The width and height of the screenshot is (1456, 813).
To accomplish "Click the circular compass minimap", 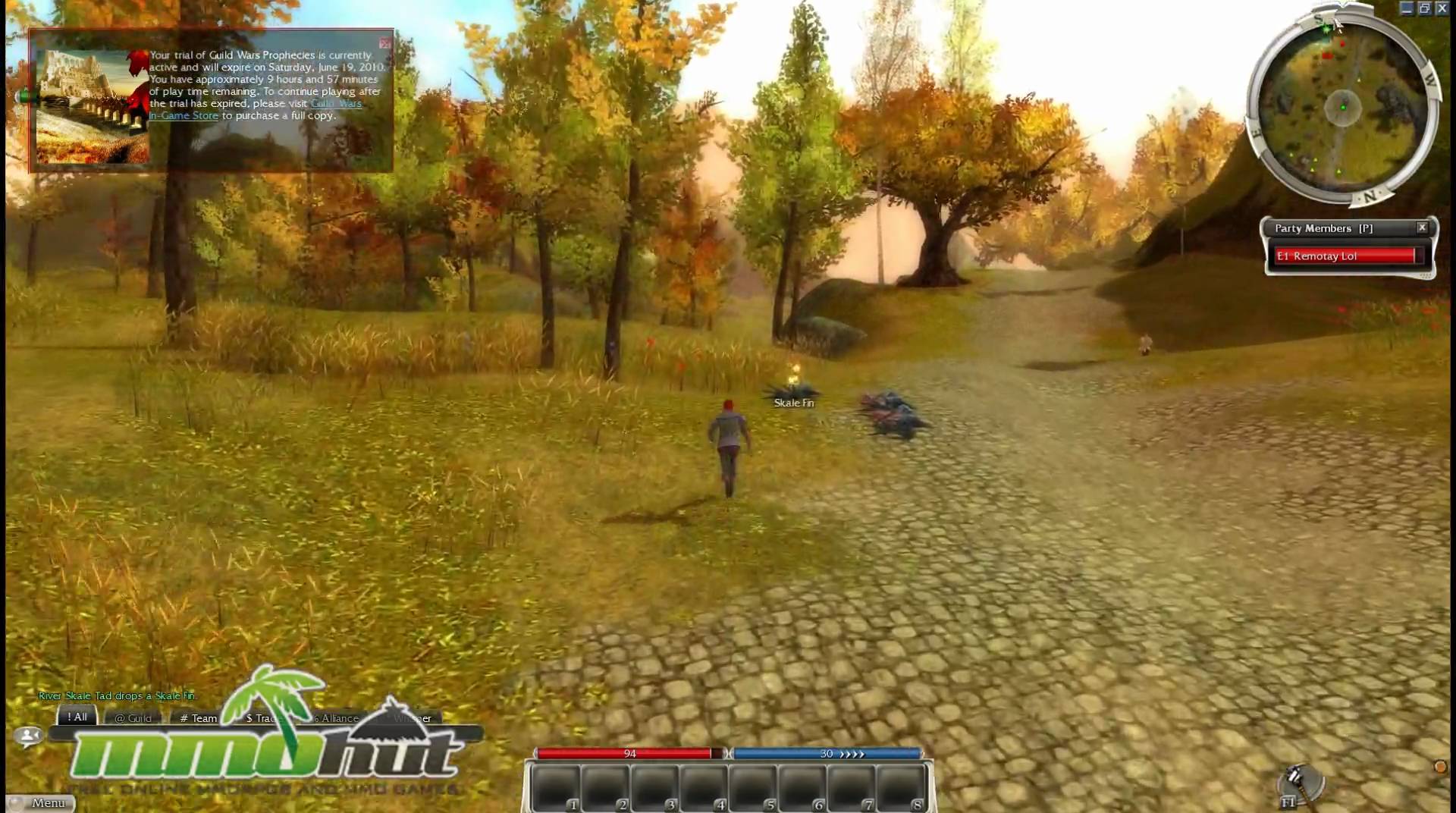I will (x=1342, y=108).
